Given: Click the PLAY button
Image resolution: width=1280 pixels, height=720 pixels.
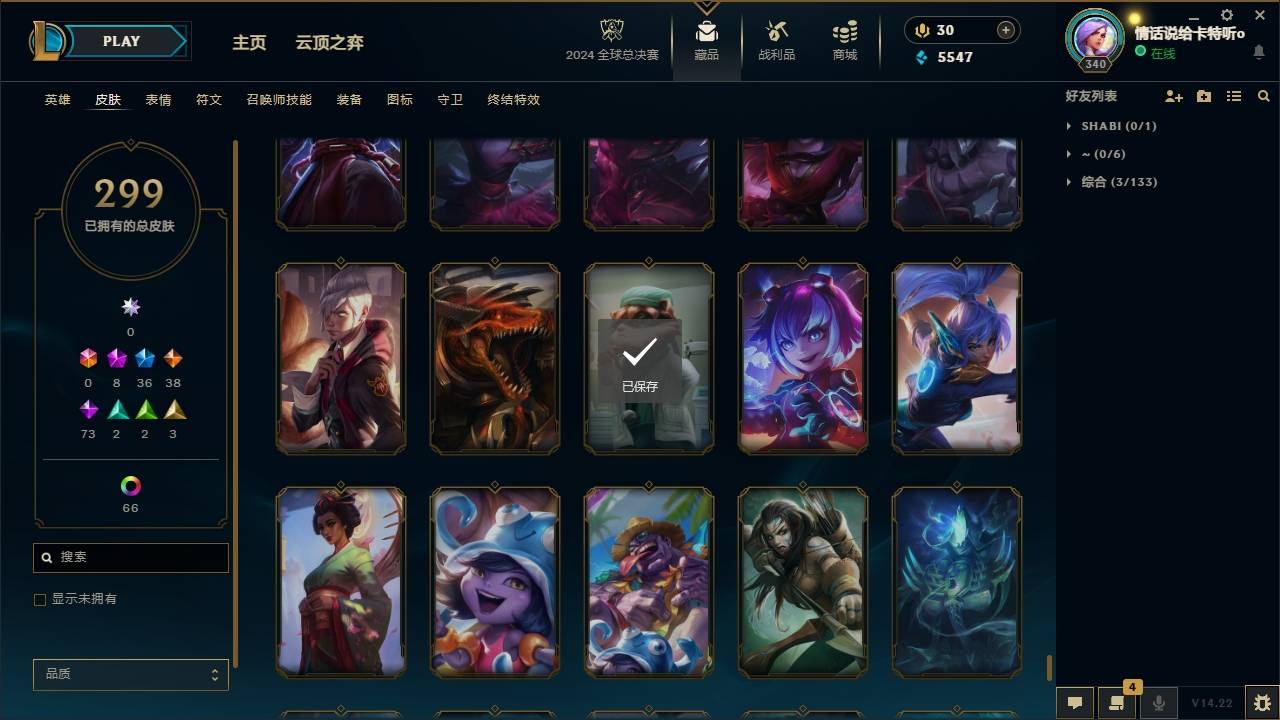Looking at the screenshot, I should (x=120, y=41).
